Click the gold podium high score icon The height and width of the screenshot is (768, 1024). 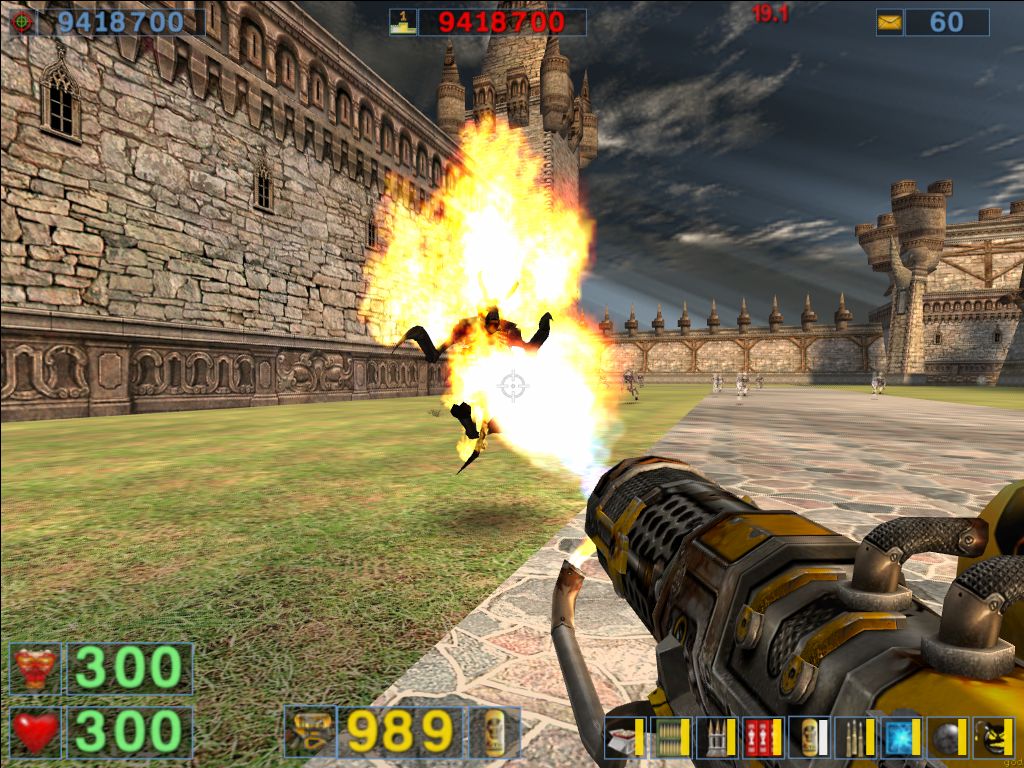402,22
